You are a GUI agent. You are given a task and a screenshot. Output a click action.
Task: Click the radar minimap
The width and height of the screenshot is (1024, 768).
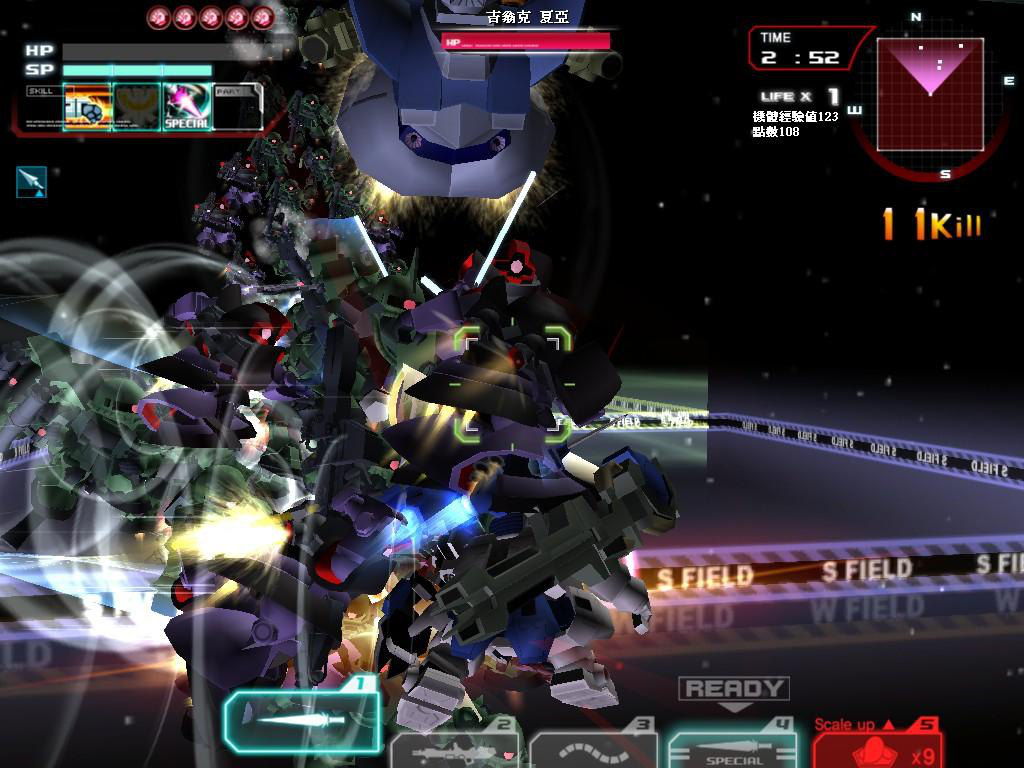[930, 95]
